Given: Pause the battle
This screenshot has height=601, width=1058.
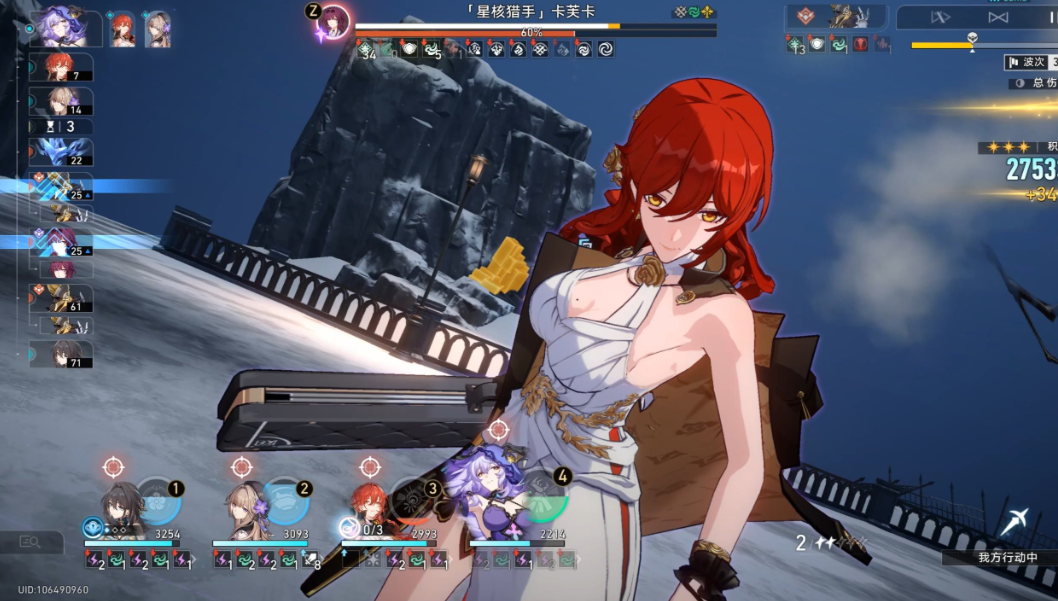Looking at the screenshot, I should tap(1049, 17).
